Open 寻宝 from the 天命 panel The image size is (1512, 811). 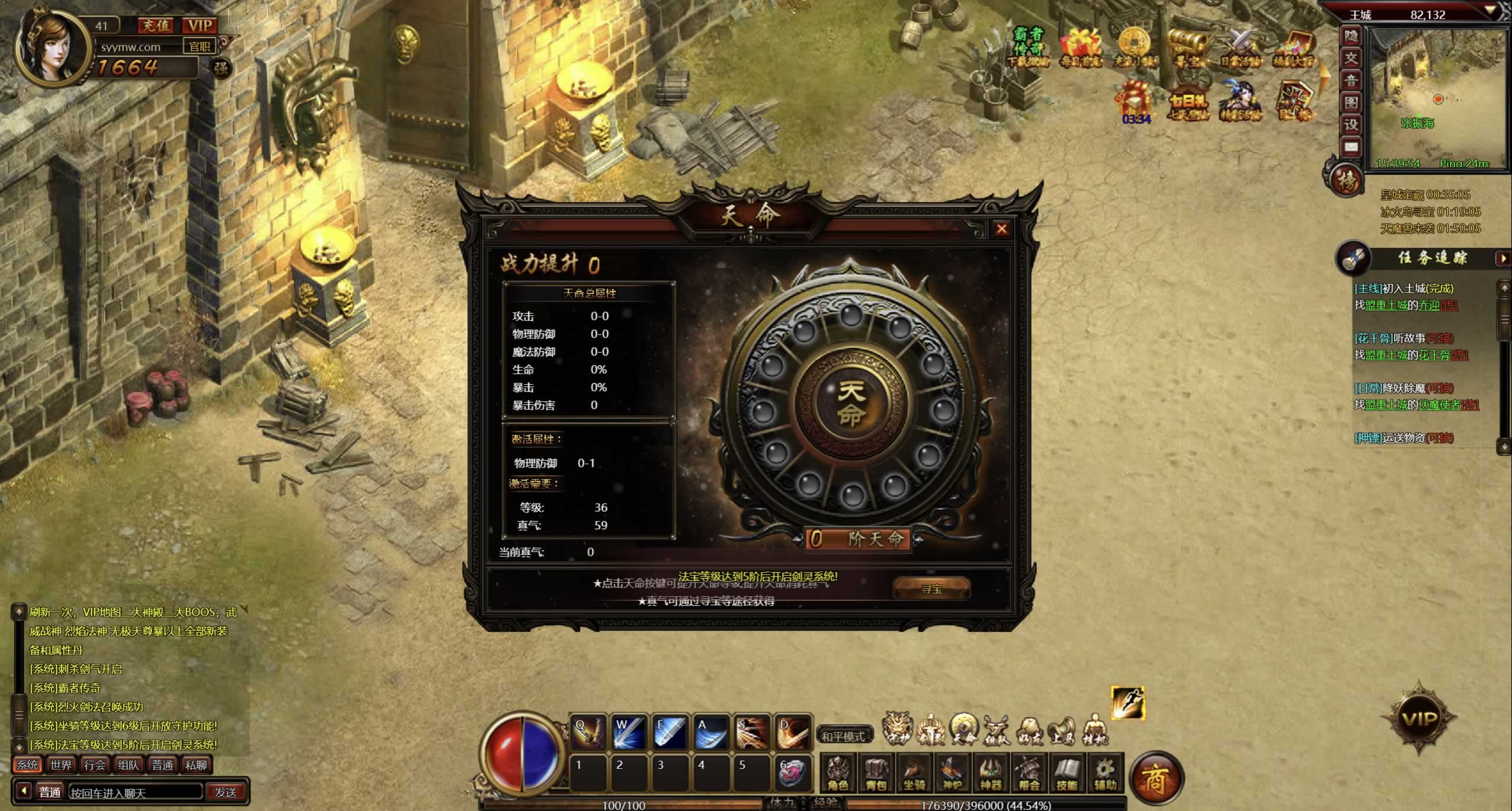931,588
